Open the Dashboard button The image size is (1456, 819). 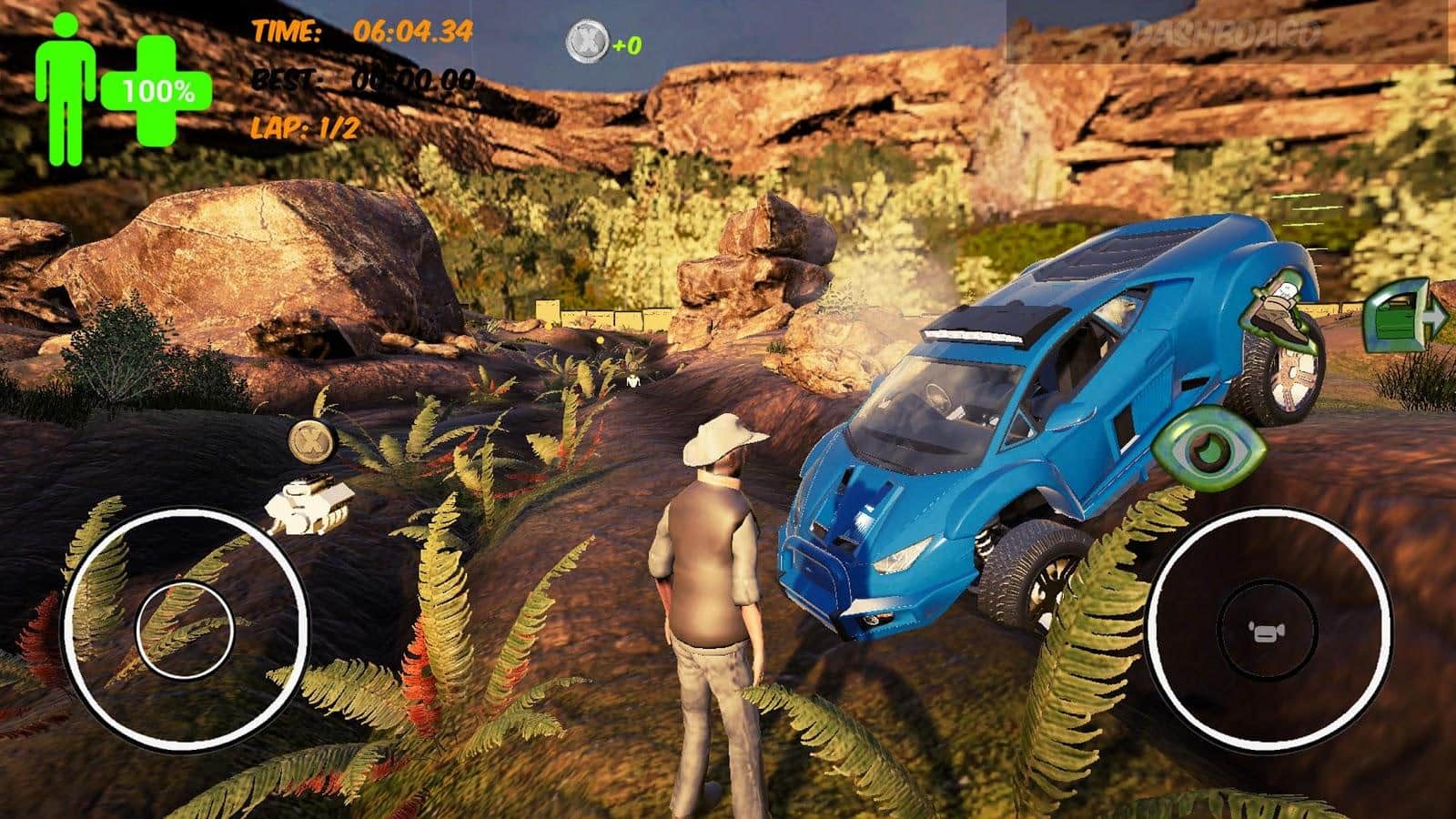[1228, 34]
